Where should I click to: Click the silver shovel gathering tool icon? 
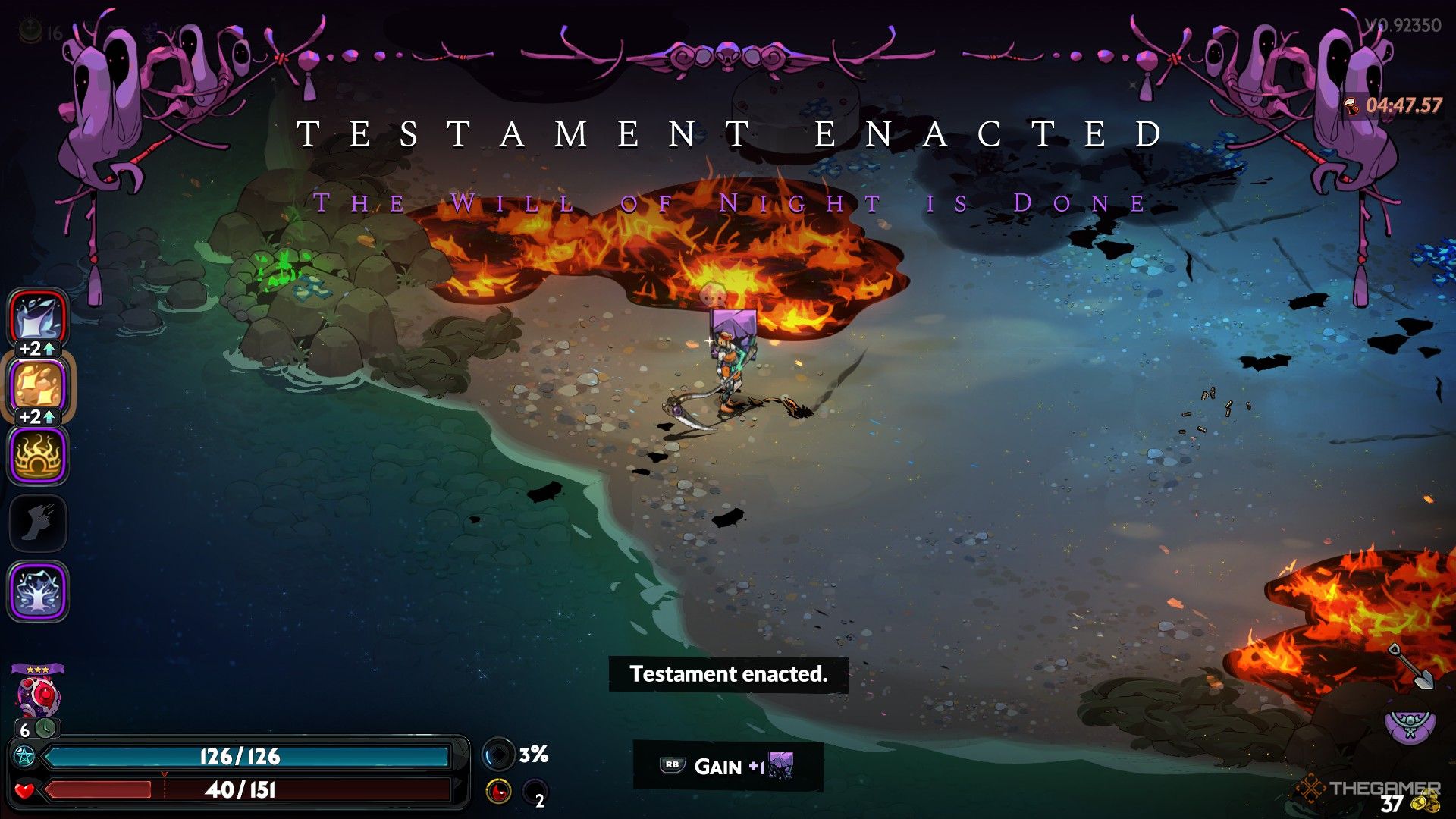coord(1410,667)
